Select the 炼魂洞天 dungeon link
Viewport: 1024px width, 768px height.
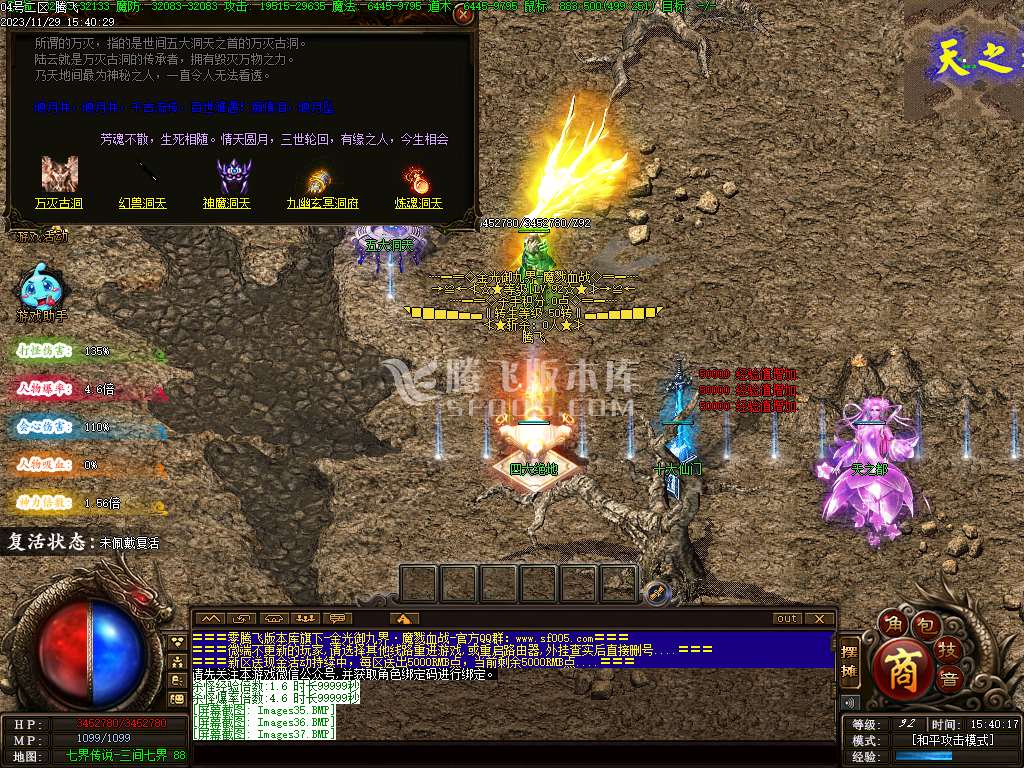pos(417,203)
